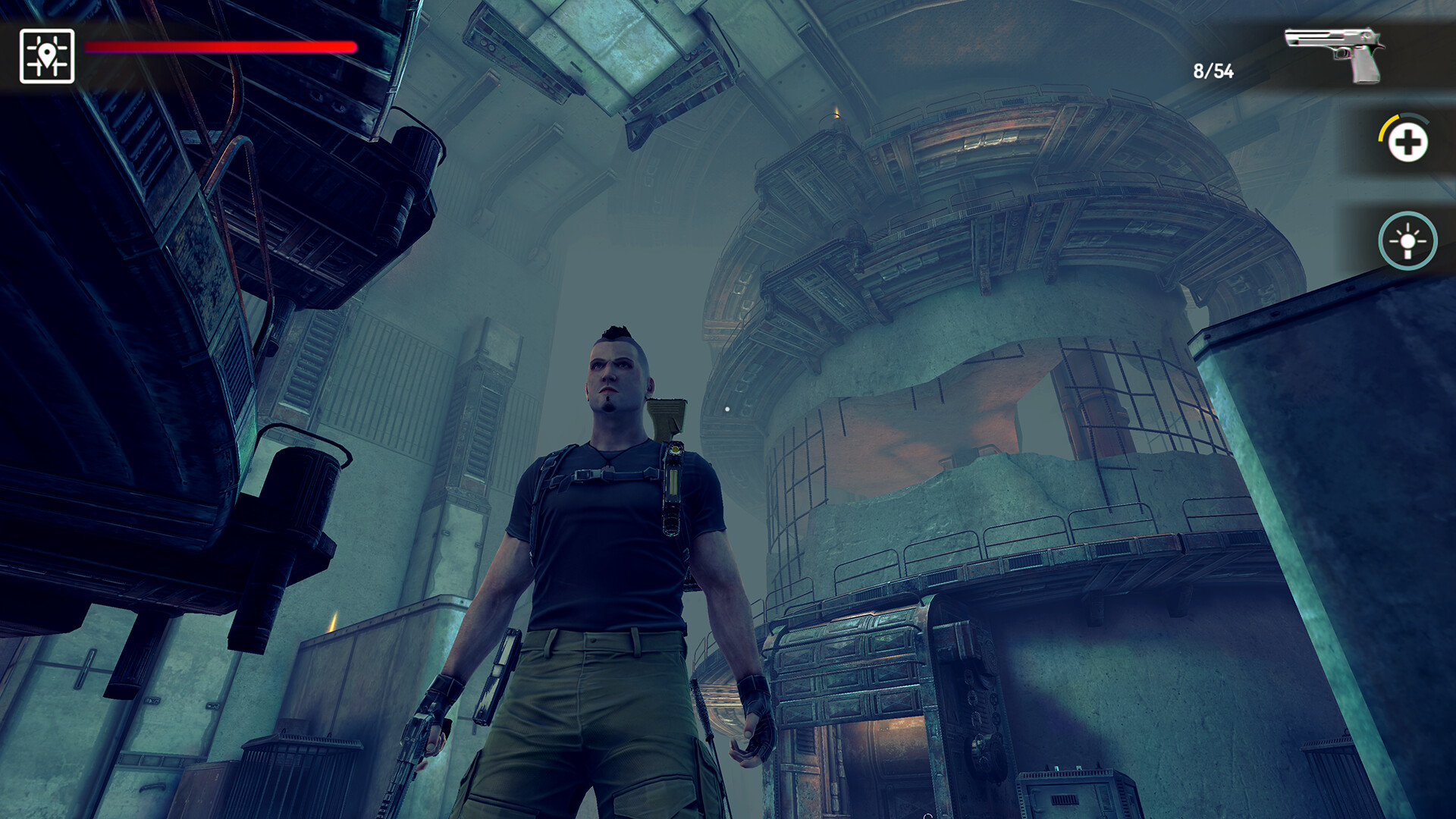
Task: Turn off the character's flashlight
Action: [x=1407, y=242]
